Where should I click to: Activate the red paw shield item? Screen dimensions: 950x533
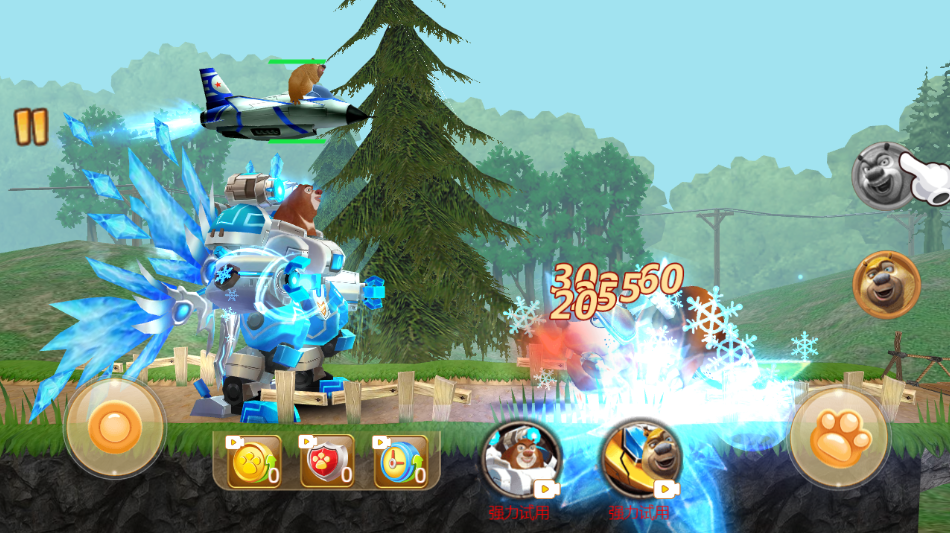tap(327, 462)
